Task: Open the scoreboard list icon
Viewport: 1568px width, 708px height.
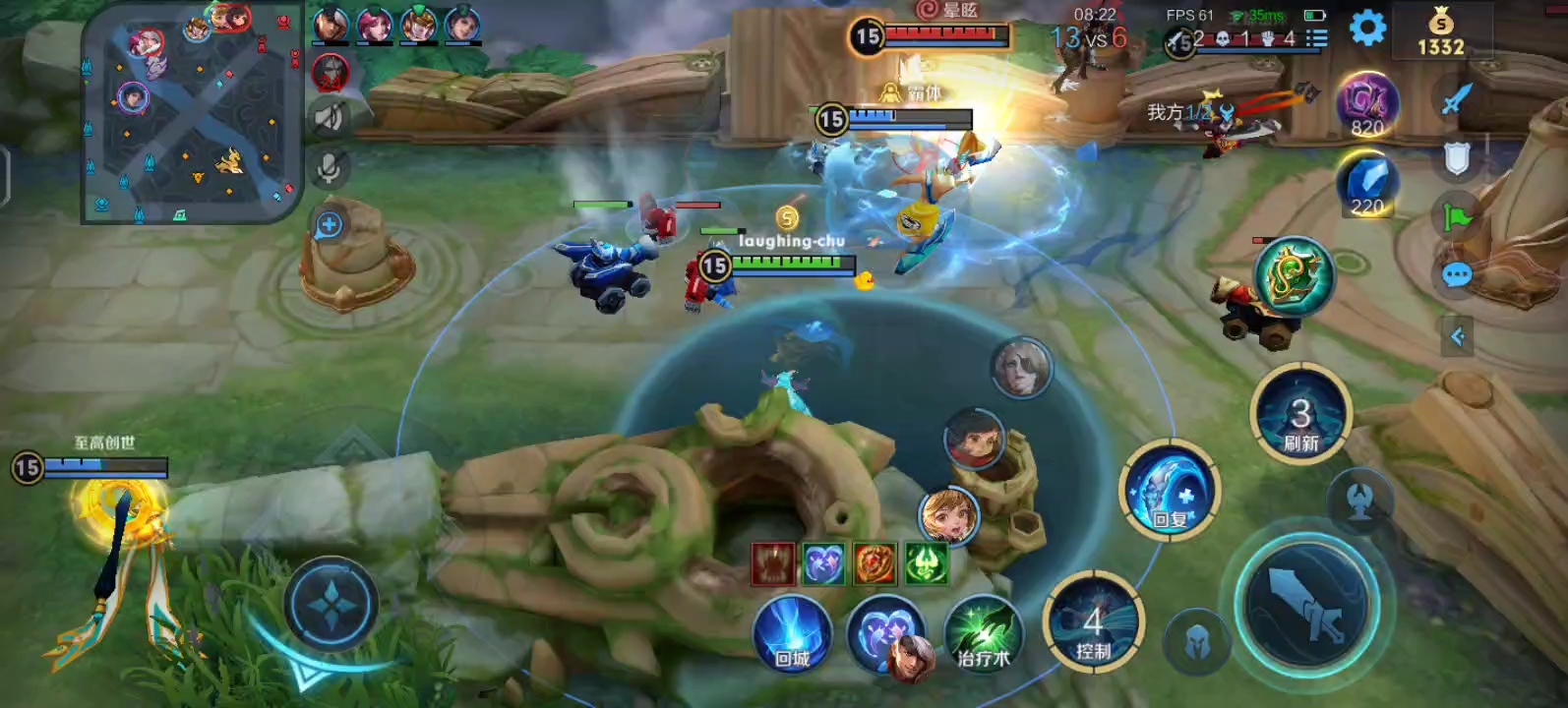Action: (x=1315, y=38)
